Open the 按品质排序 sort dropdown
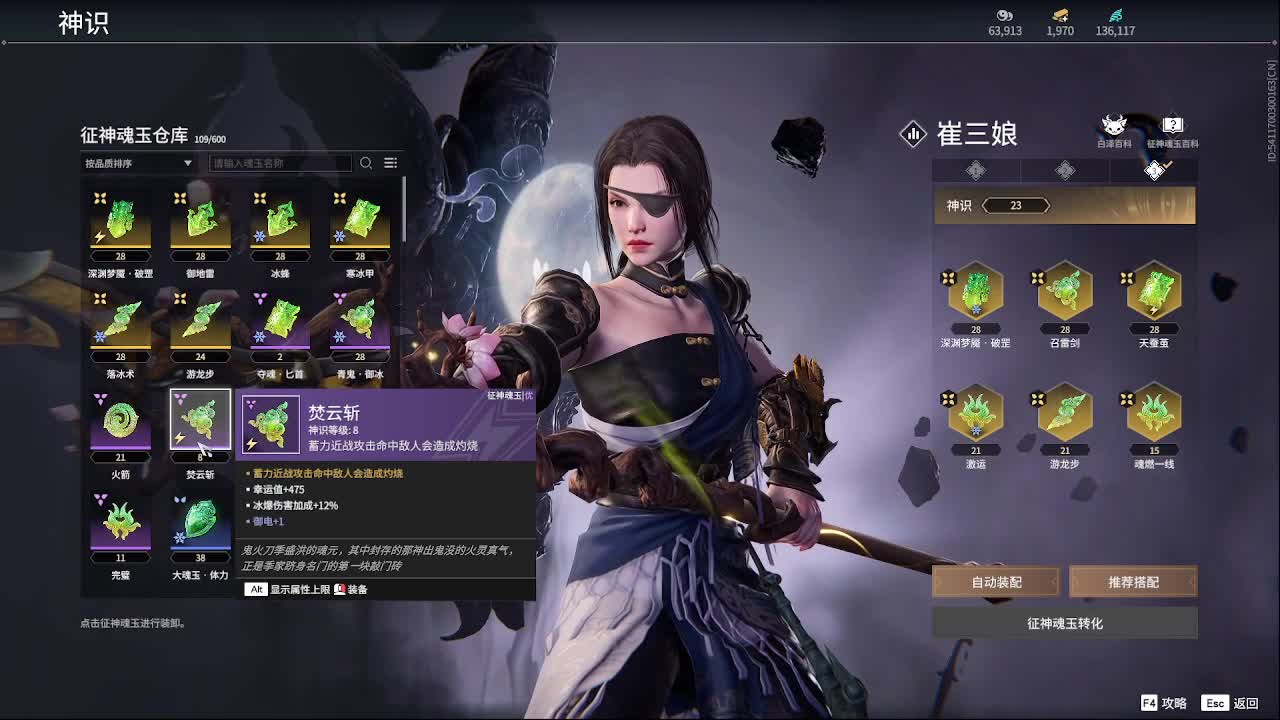The height and width of the screenshot is (720, 1280). click(138, 163)
